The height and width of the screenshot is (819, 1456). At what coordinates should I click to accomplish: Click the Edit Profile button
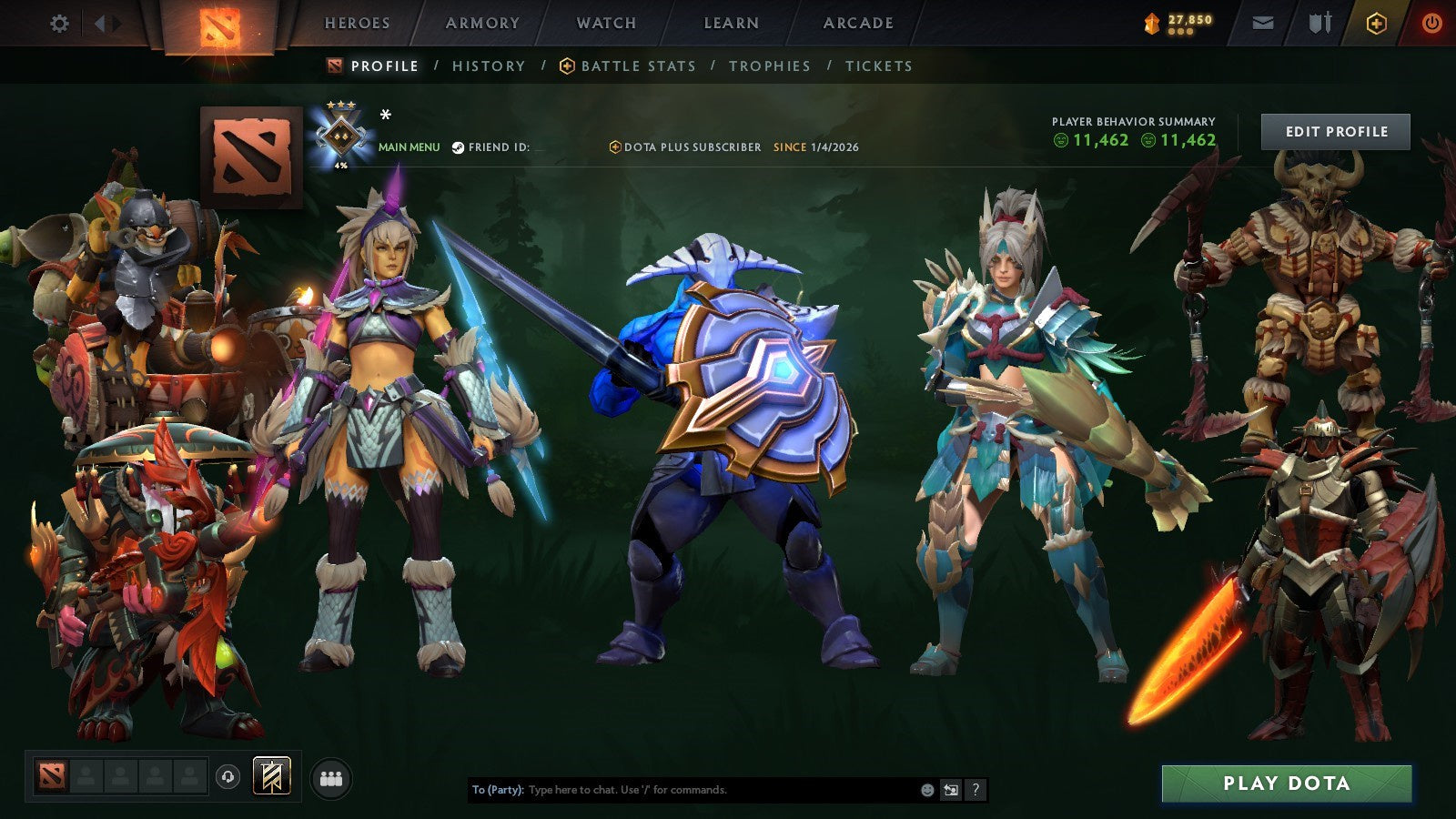(1335, 131)
